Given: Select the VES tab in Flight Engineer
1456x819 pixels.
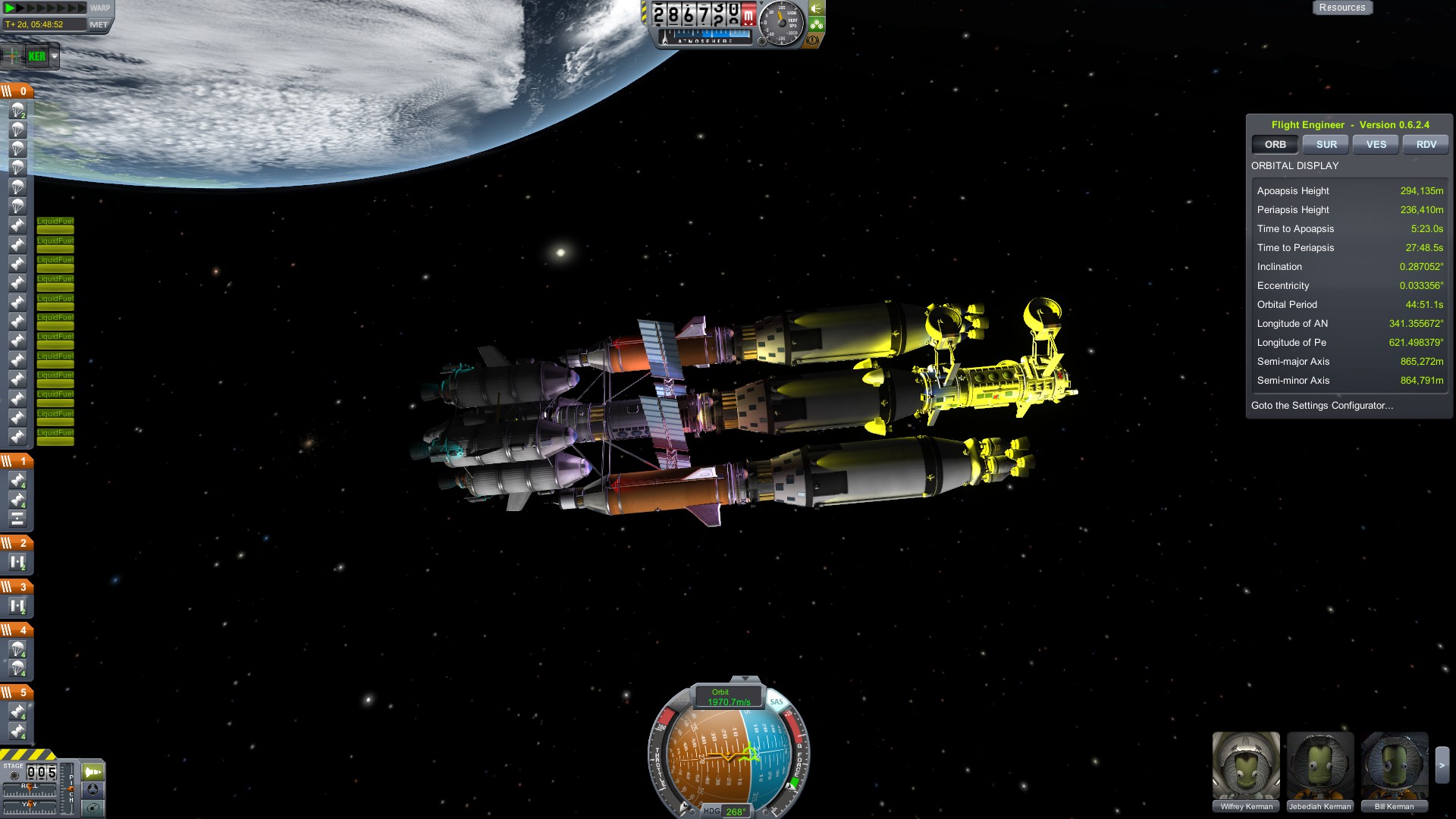Looking at the screenshot, I should (1376, 144).
